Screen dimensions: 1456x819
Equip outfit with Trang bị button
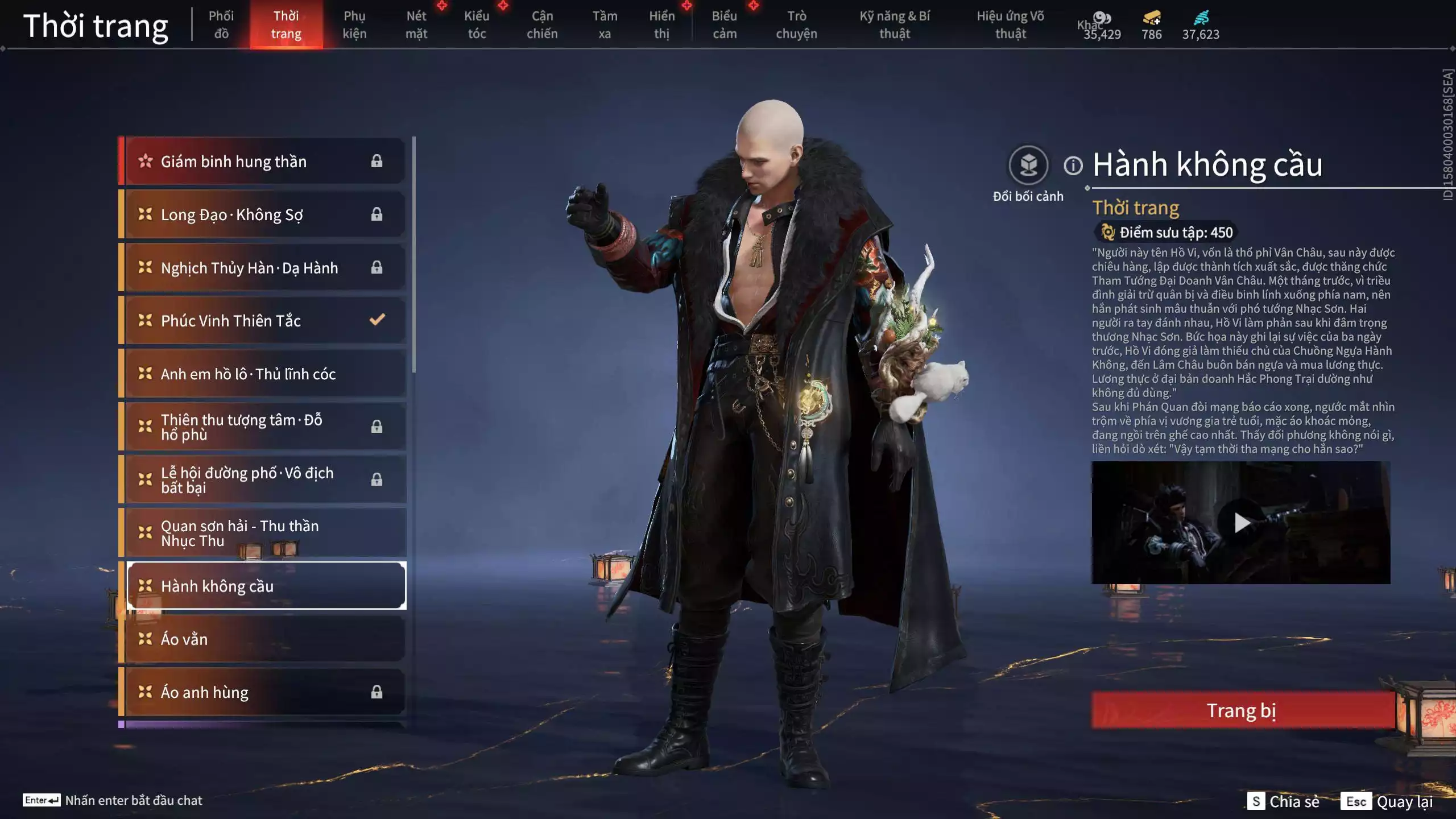(1242, 710)
